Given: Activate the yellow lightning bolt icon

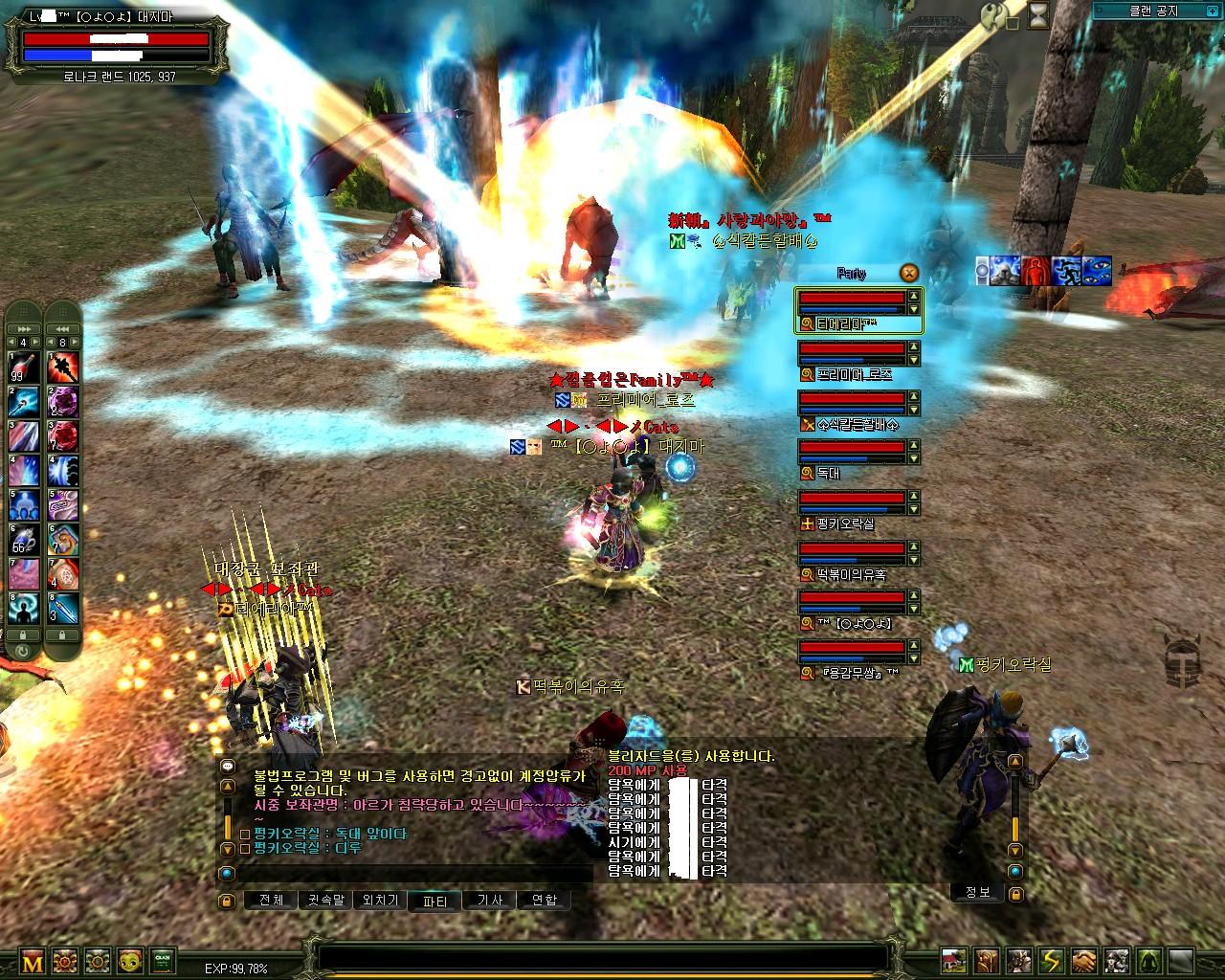Looking at the screenshot, I should 1051,961.
